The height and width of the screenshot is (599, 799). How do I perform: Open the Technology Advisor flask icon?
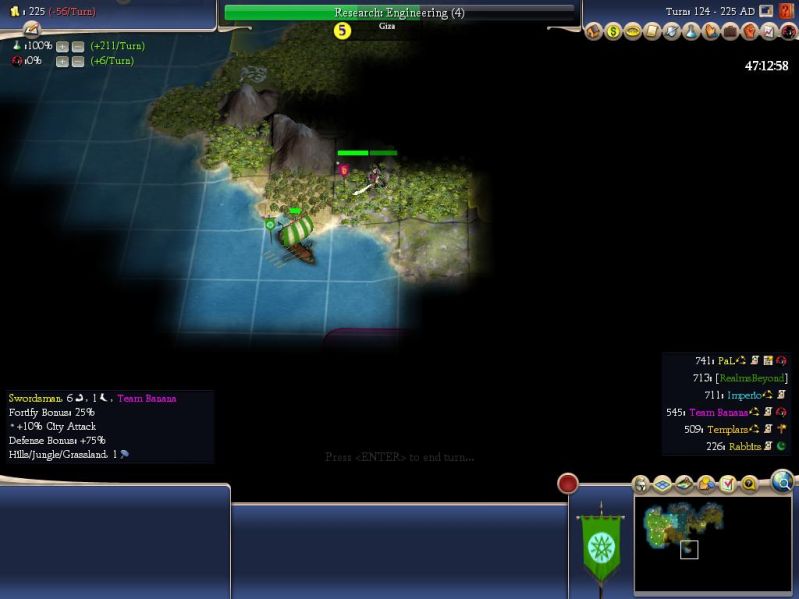[691, 32]
